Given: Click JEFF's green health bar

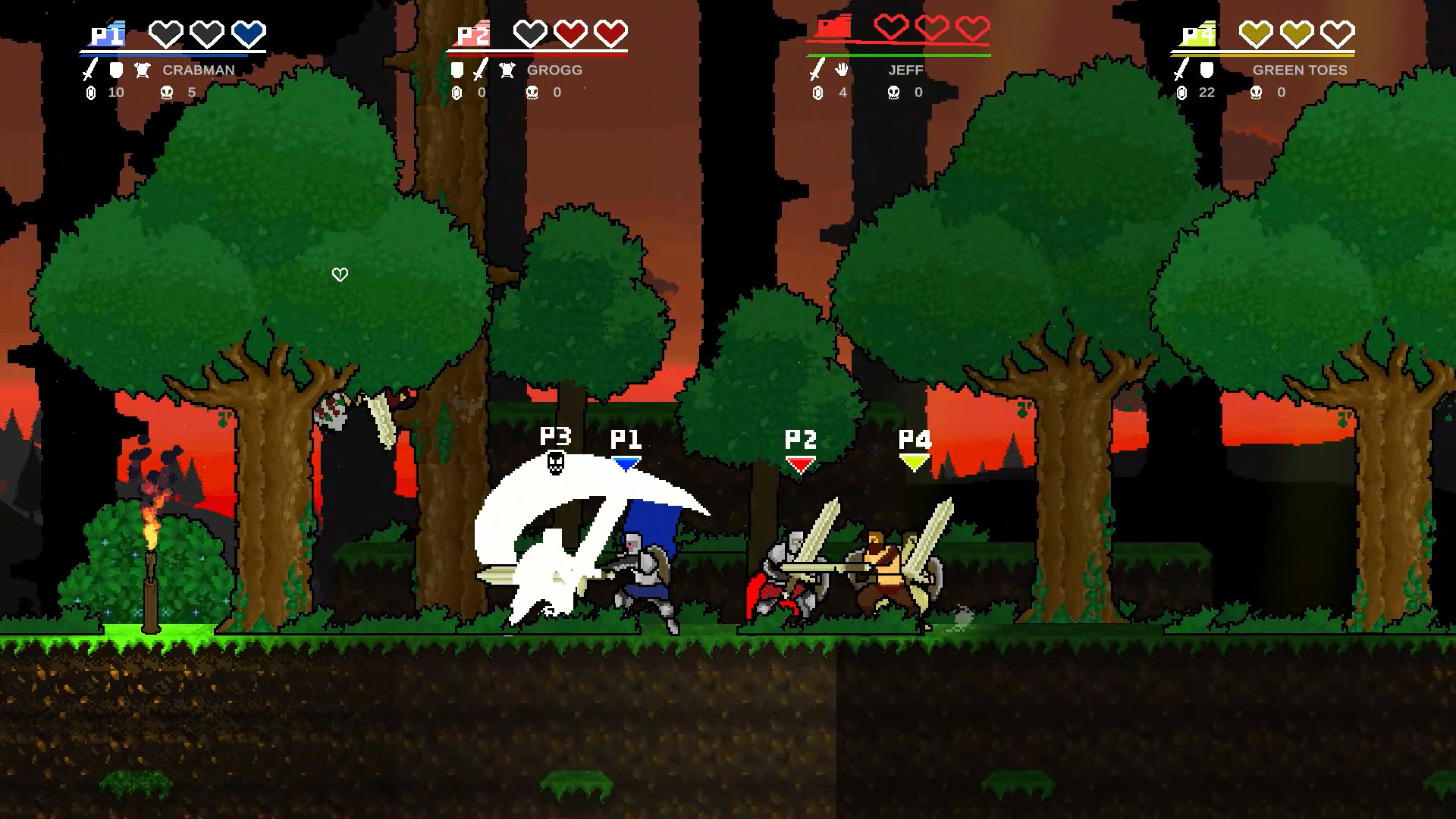Looking at the screenshot, I should pyautogui.click(x=899, y=55).
